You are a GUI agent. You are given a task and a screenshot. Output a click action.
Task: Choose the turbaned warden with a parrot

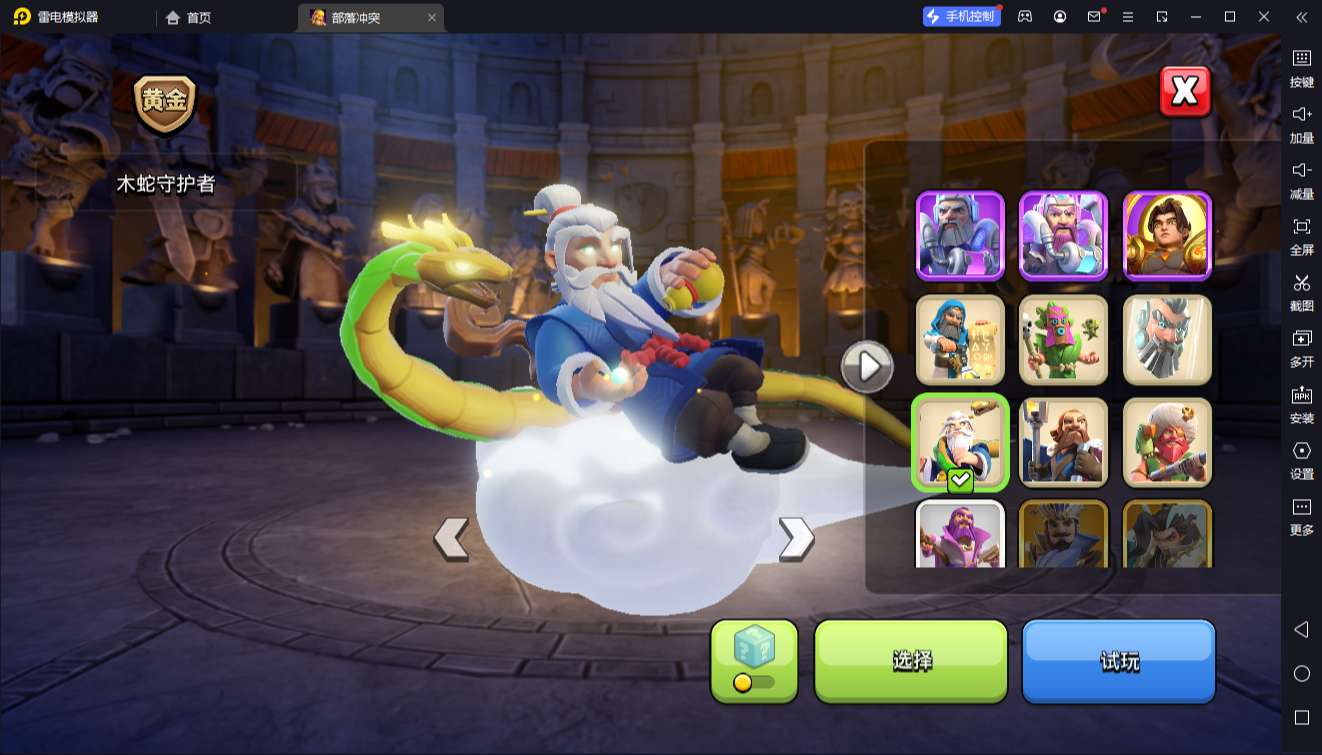[1167, 442]
